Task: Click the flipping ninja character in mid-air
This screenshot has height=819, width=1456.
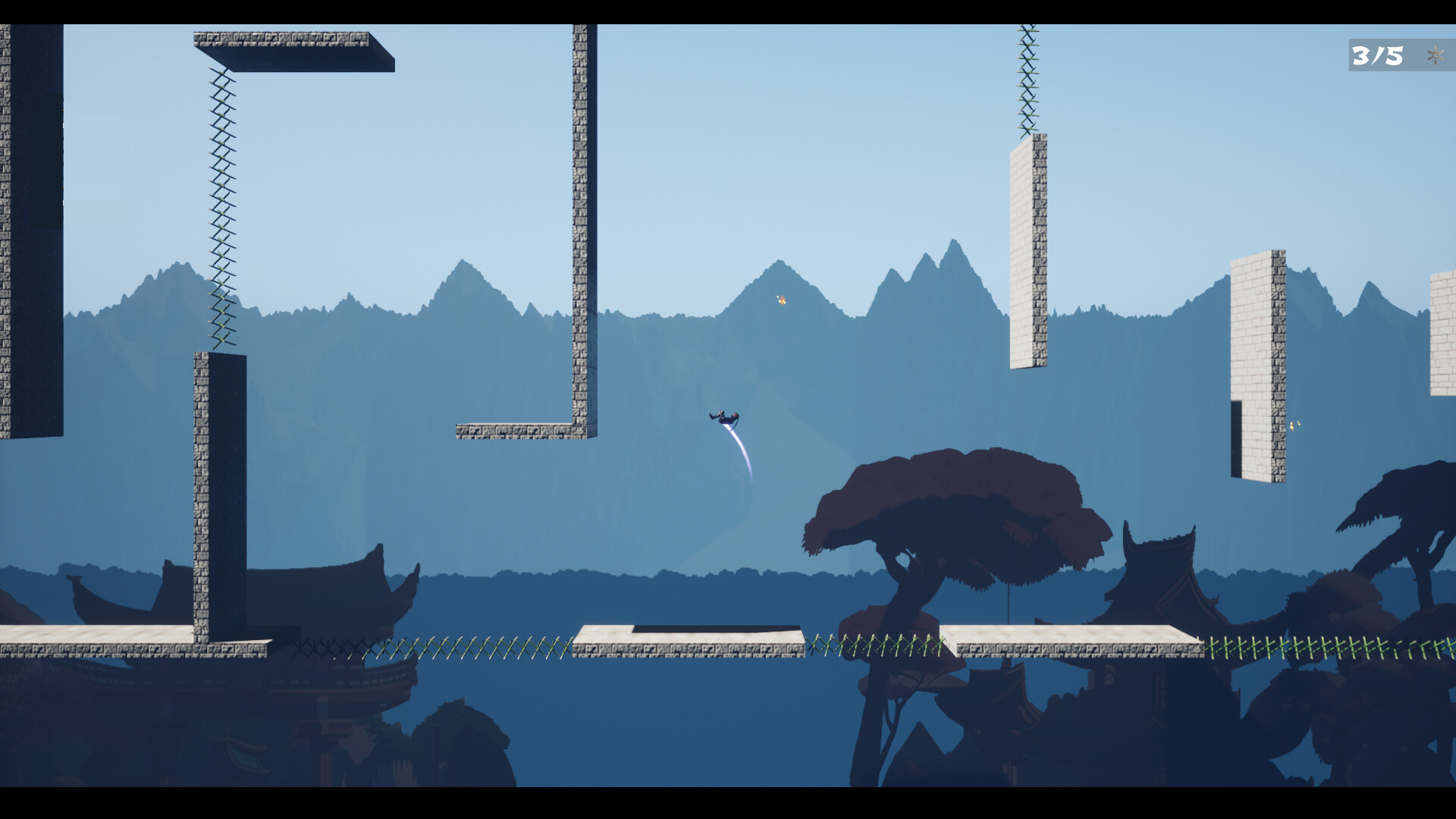Action: [x=726, y=417]
